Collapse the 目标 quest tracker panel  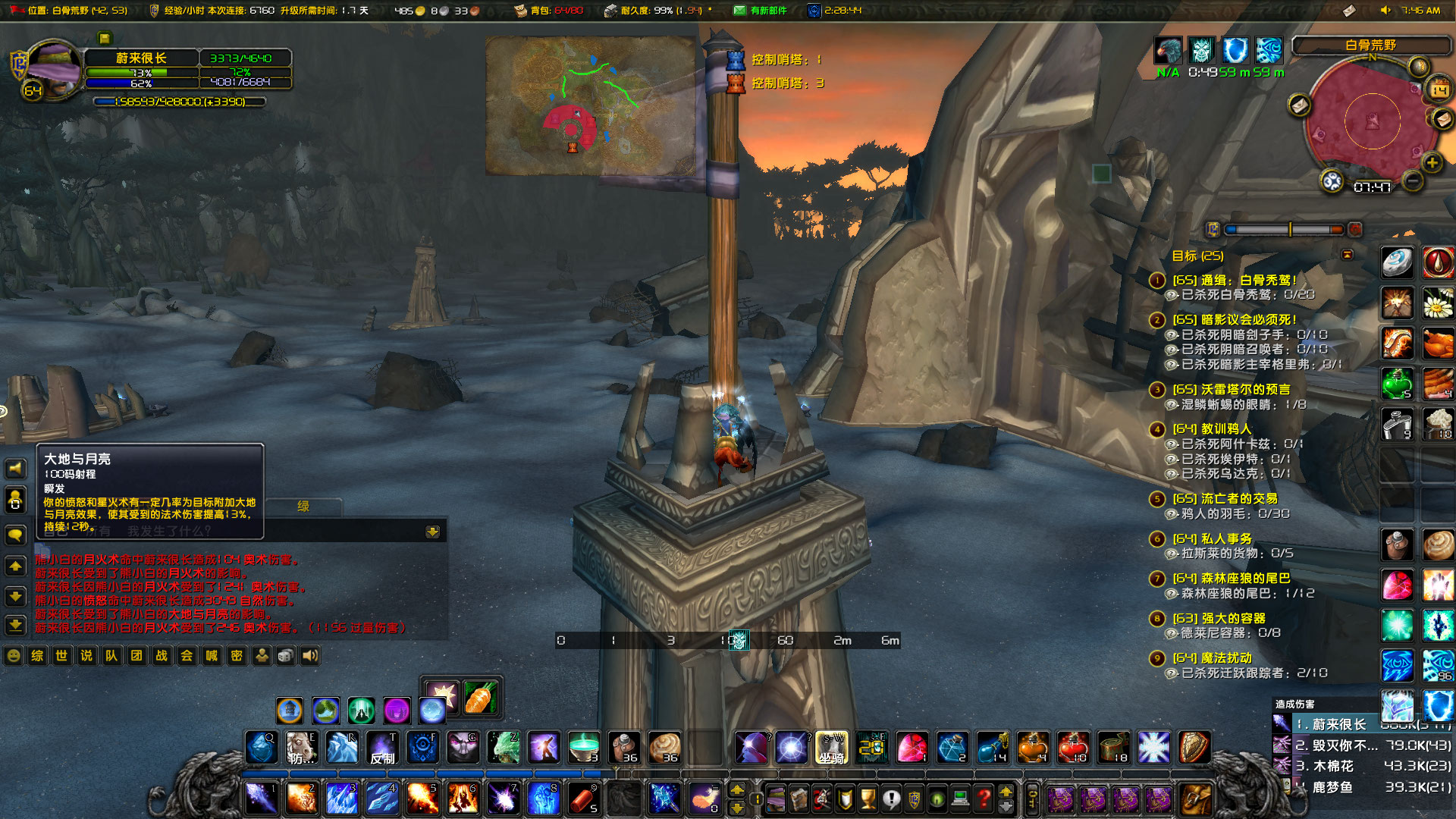(1347, 255)
